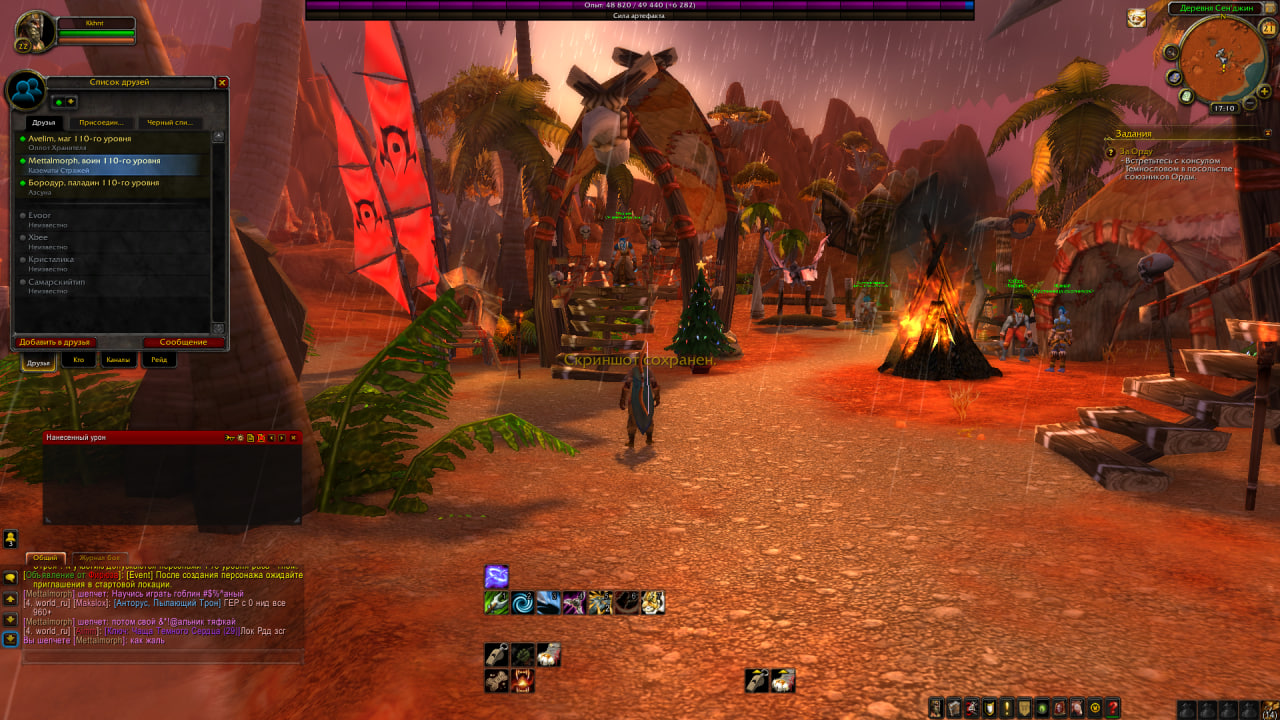The width and height of the screenshot is (1280, 720).
Task: Open the red question mark help button
Action: click(x=1113, y=708)
